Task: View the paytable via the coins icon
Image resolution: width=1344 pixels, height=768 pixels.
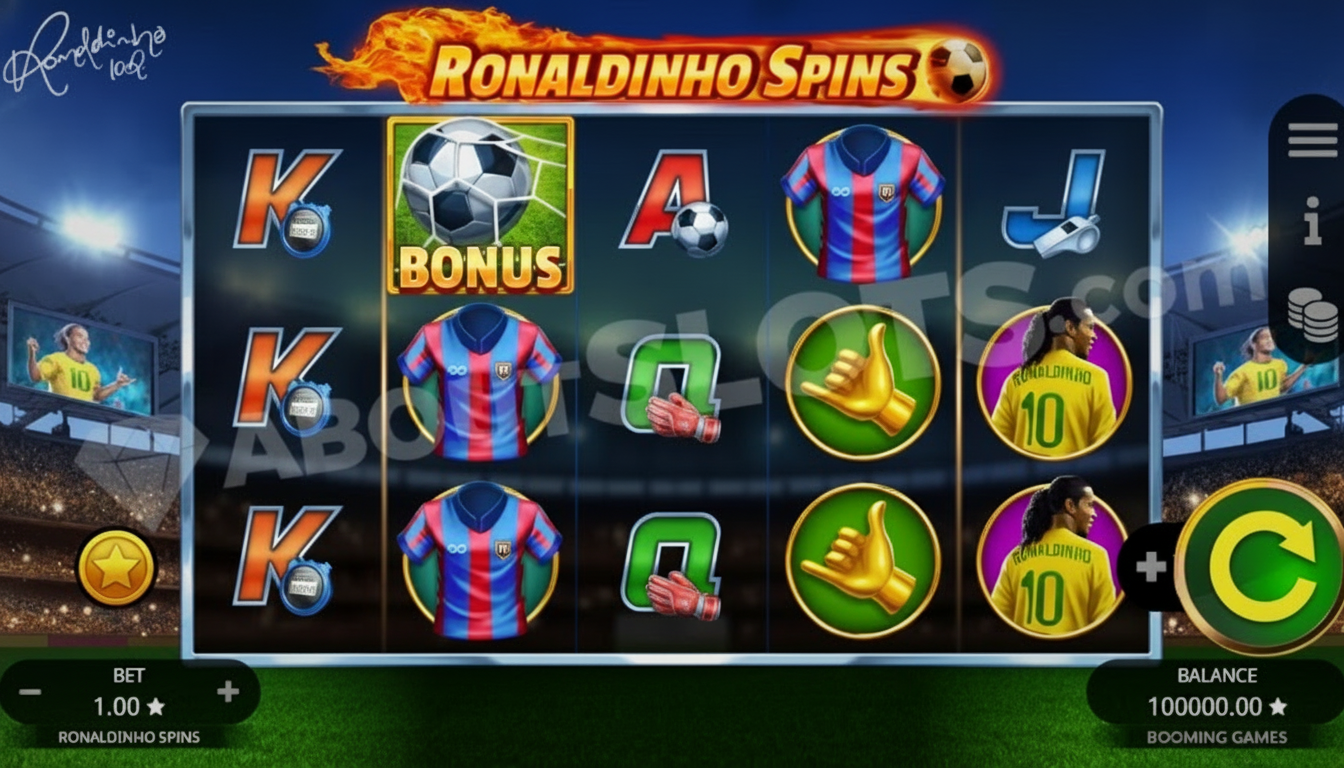Action: pyautogui.click(x=1311, y=310)
